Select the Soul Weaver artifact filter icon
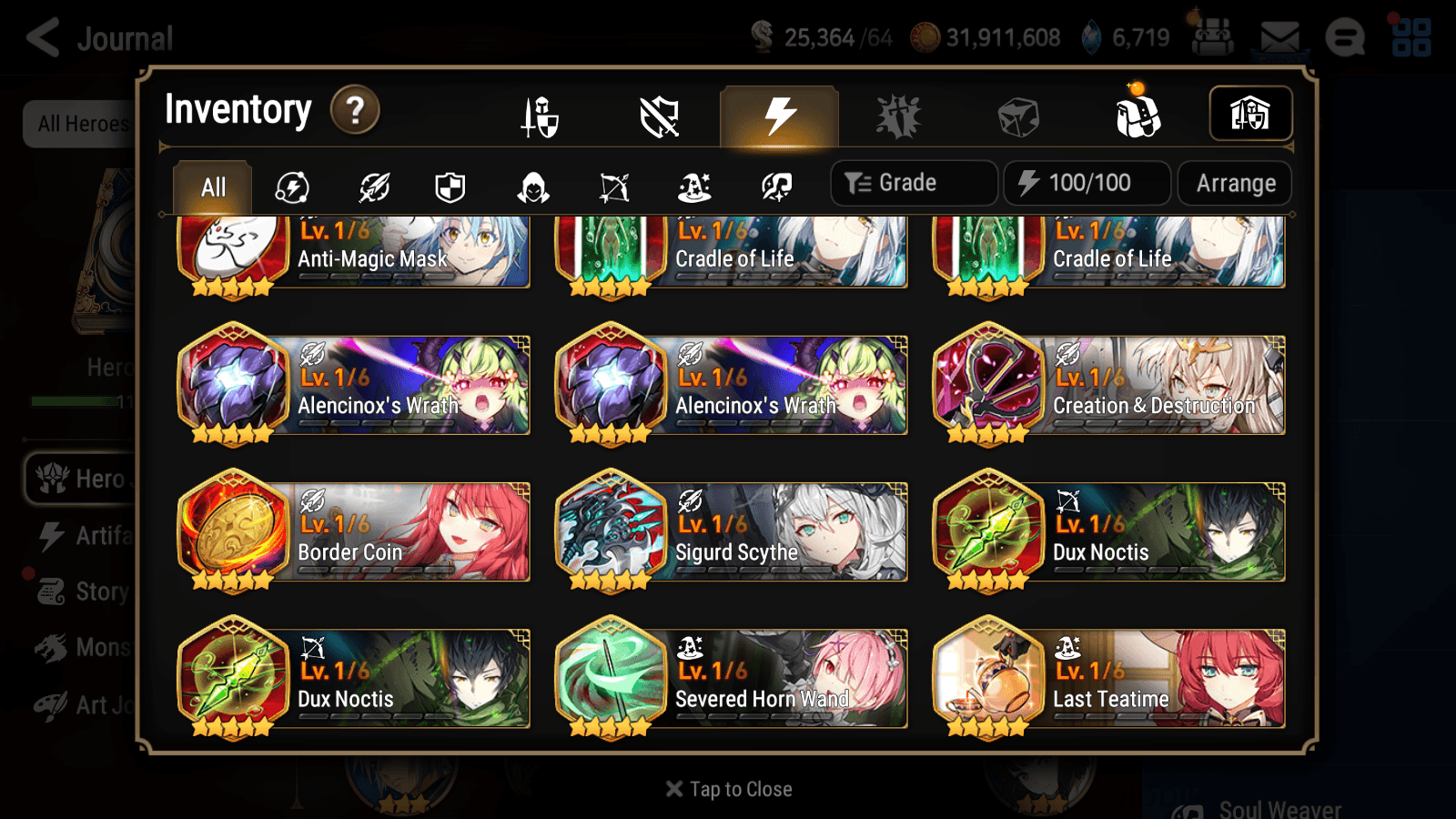This screenshot has height=819, width=1456. (x=774, y=187)
